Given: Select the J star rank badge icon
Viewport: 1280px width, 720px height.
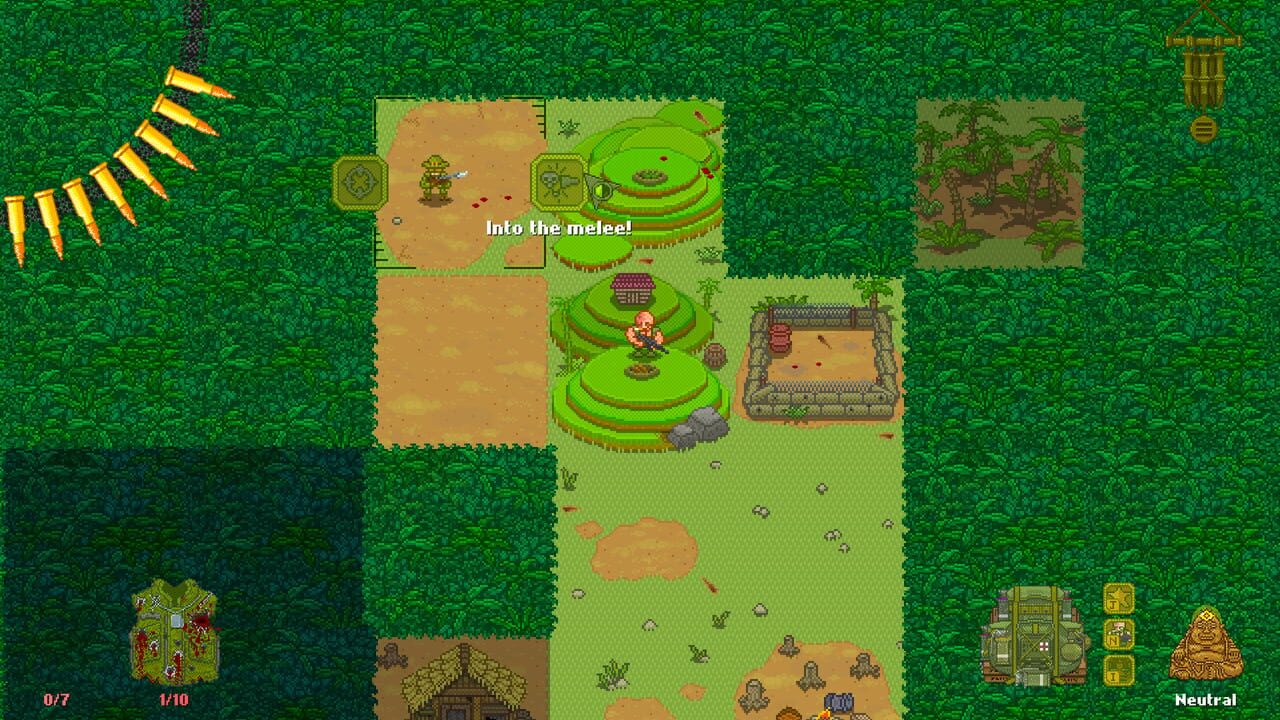Looking at the screenshot, I should [x=1118, y=599].
